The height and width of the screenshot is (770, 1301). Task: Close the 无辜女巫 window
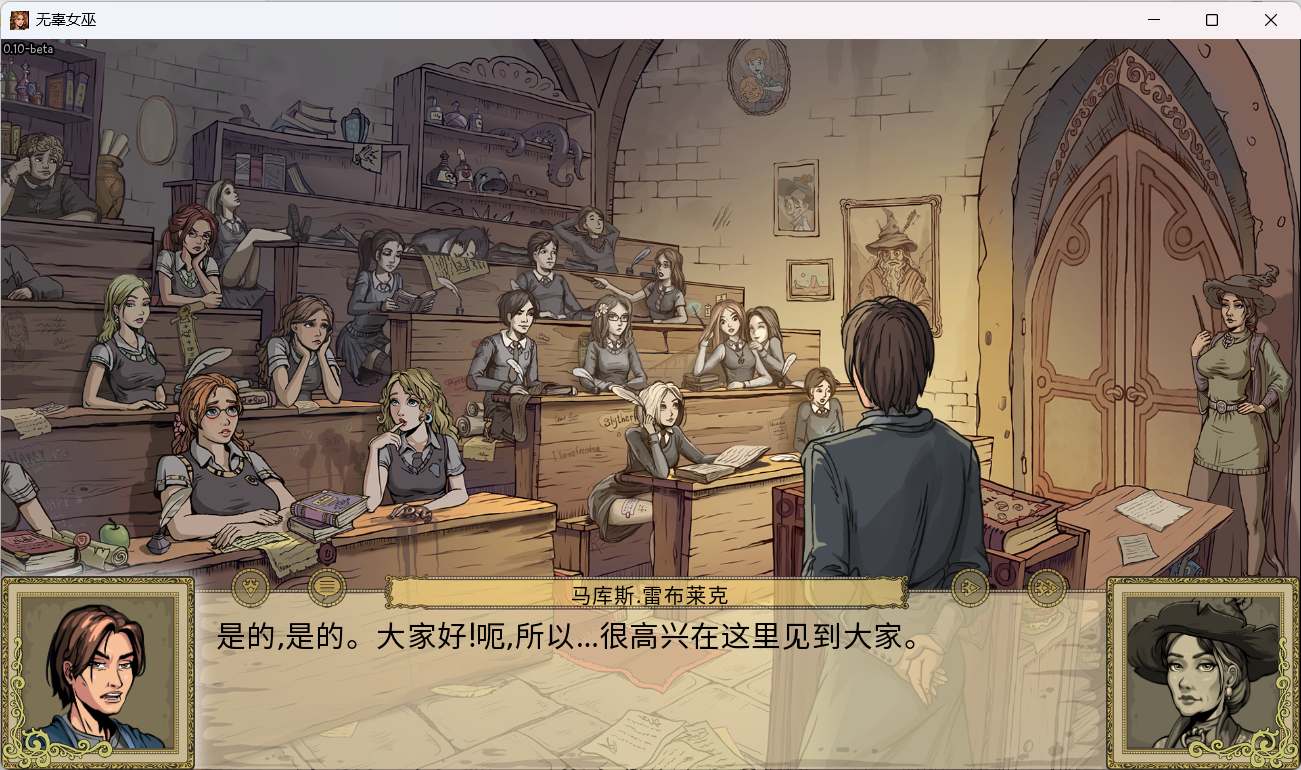click(x=1272, y=19)
